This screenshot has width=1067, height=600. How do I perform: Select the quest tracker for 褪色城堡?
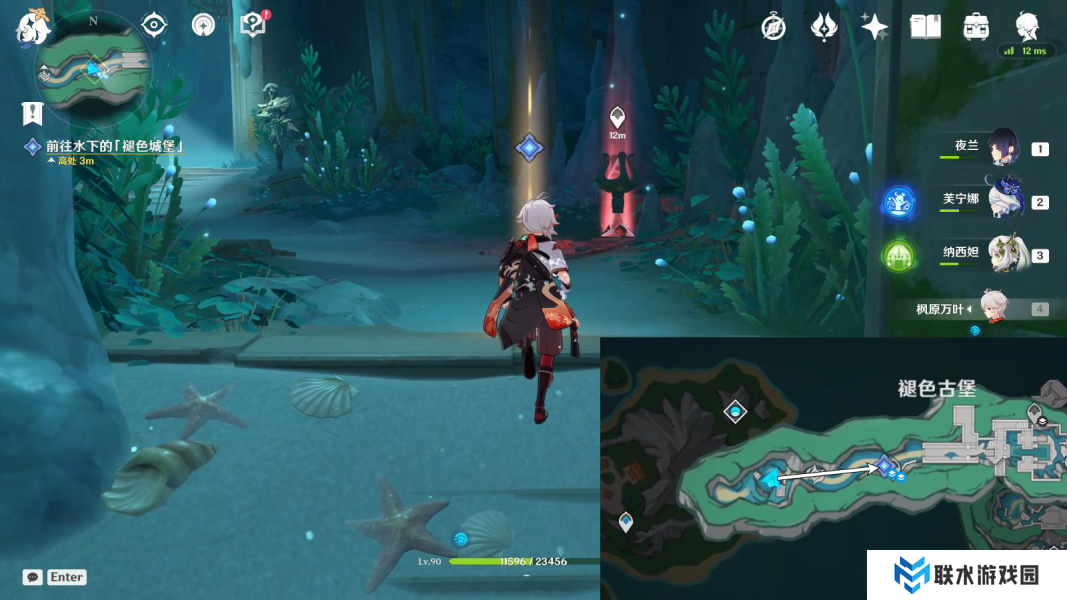(x=110, y=147)
